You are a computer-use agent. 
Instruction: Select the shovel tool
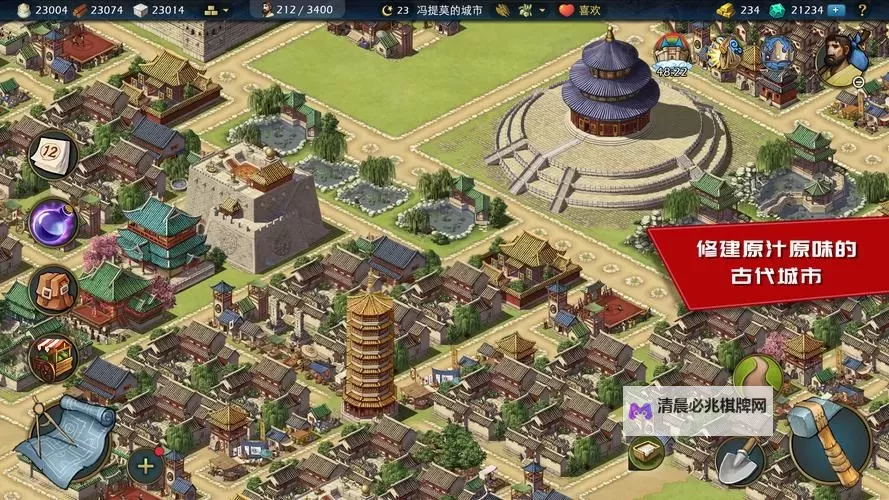tap(740, 462)
